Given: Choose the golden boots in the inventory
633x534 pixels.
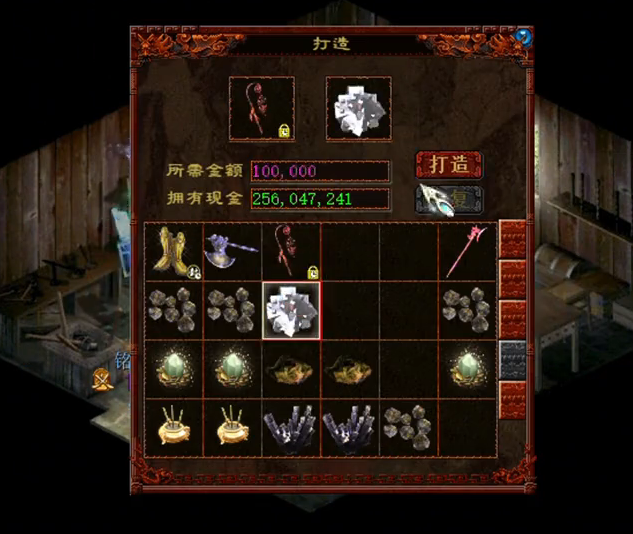Looking at the screenshot, I should 173,251.
